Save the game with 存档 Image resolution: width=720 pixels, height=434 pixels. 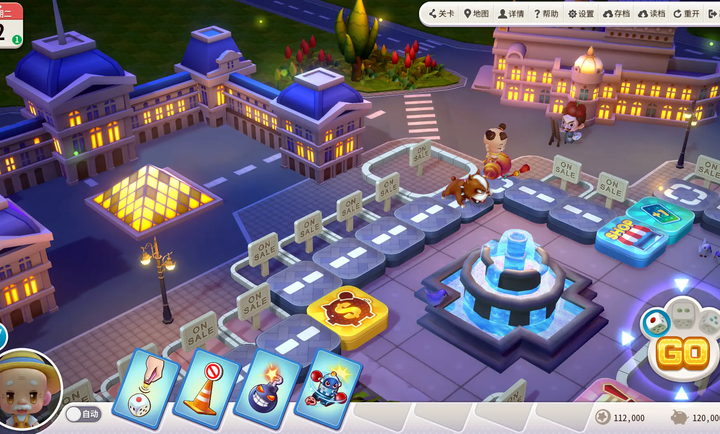[x=618, y=14]
